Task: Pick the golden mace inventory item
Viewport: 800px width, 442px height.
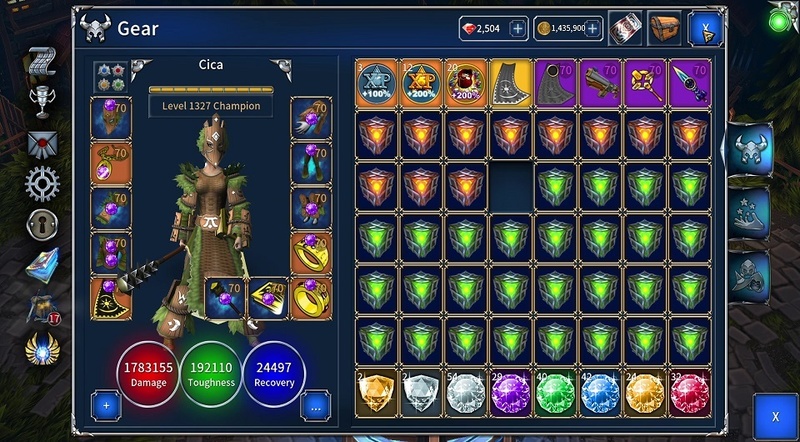Action: tap(647, 84)
